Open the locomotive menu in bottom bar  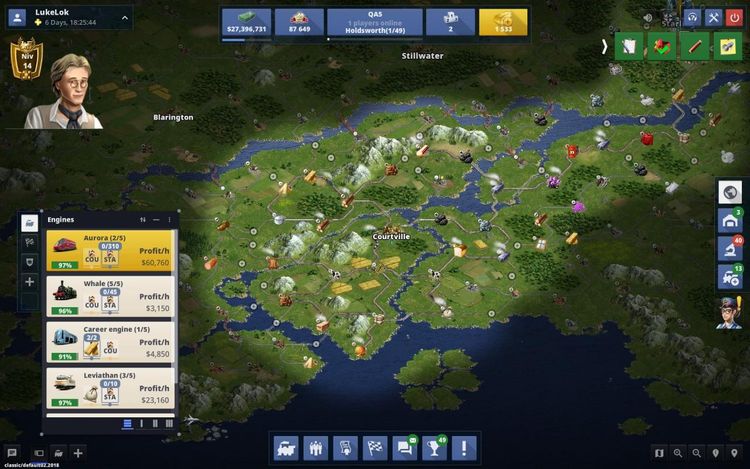[286, 448]
